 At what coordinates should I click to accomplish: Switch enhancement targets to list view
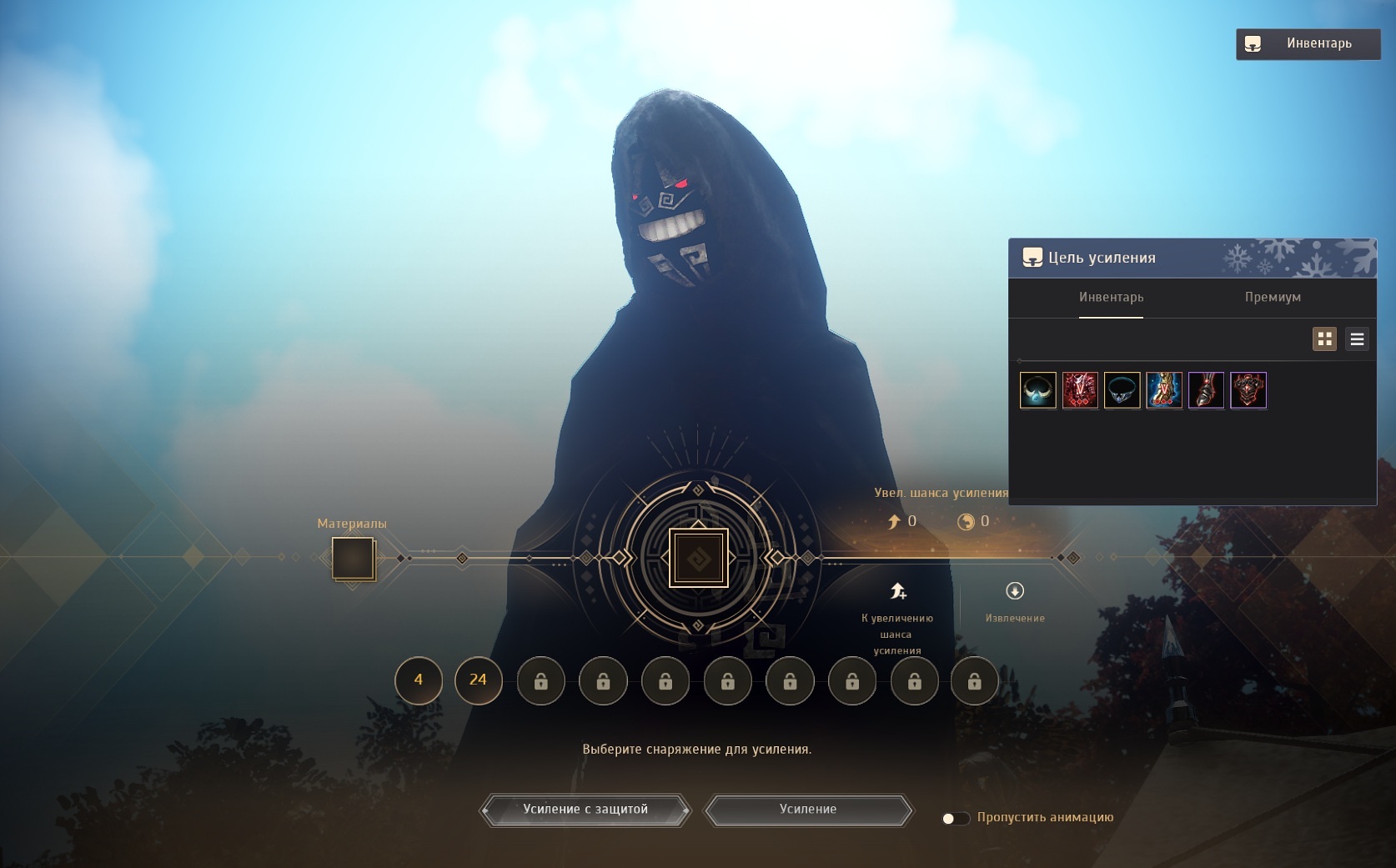click(1357, 339)
